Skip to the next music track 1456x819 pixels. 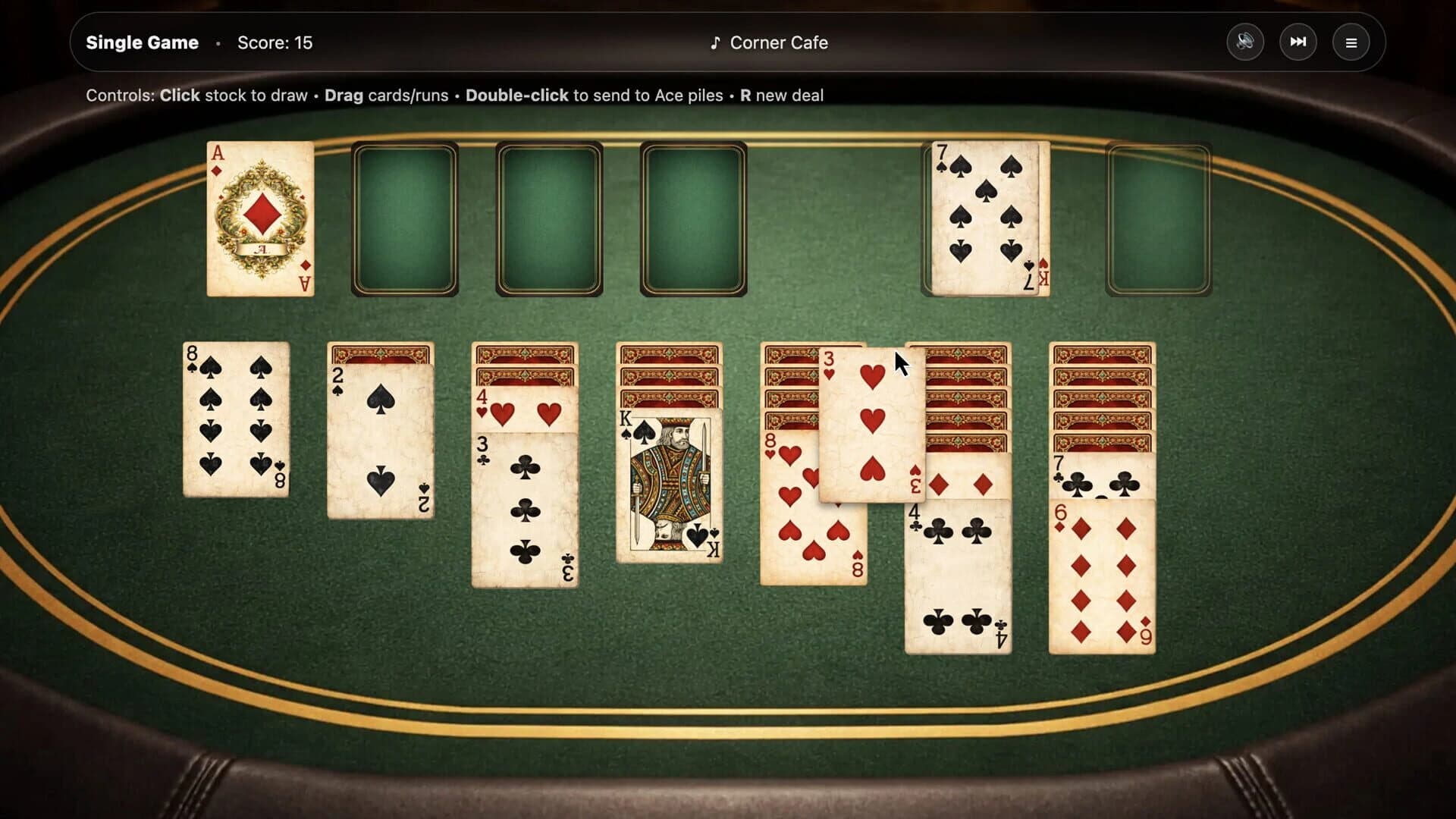pyautogui.click(x=1298, y=42)
